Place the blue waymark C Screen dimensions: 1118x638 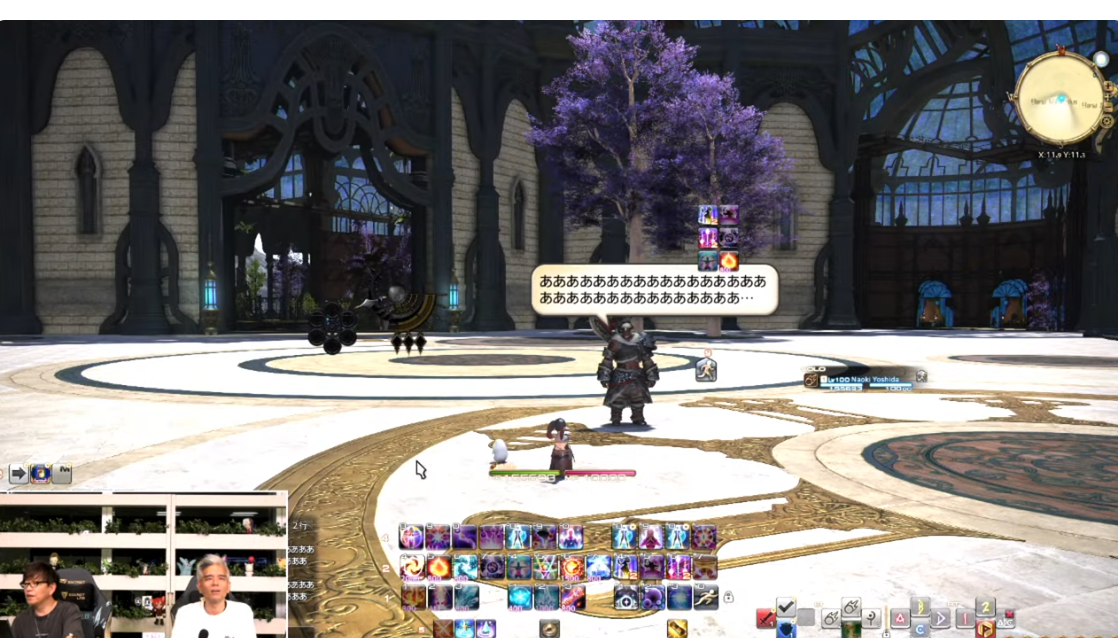(x=921, y=629)
